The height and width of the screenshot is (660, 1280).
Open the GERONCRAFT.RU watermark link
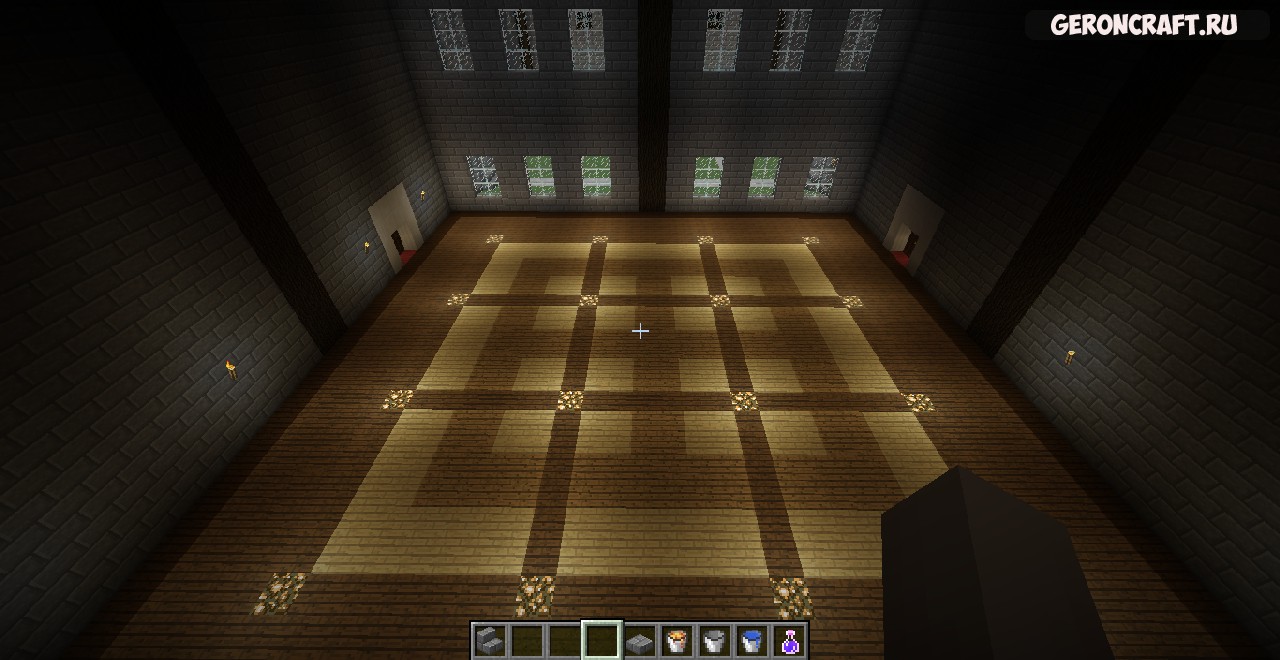click(1143, 26)
